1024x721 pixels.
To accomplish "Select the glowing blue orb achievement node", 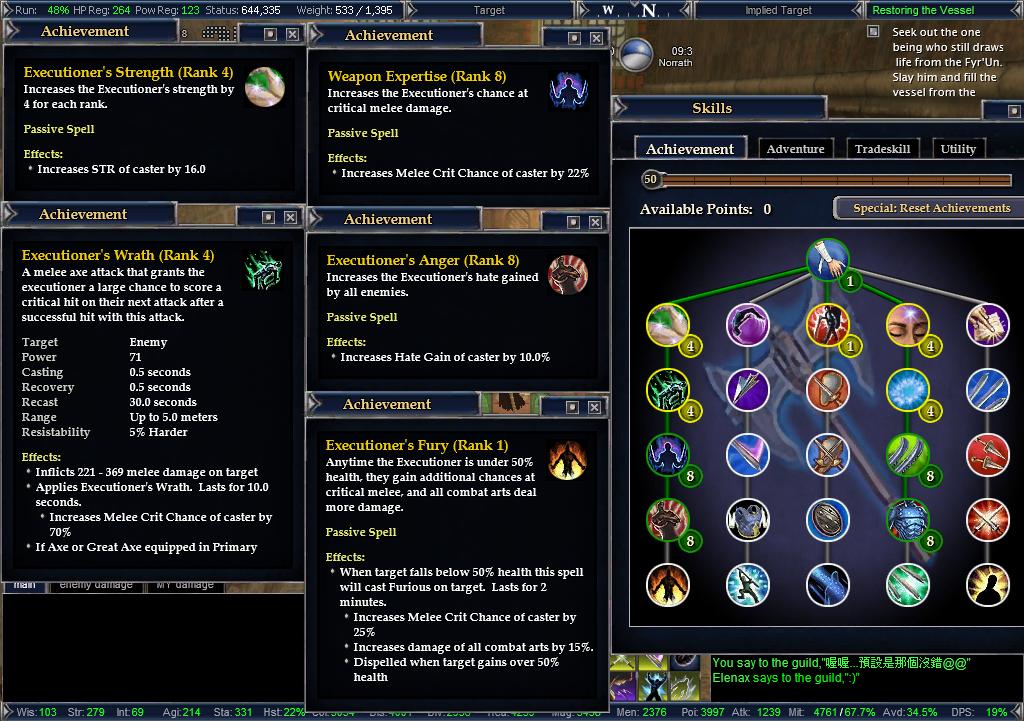I will [x=906, y=389].
